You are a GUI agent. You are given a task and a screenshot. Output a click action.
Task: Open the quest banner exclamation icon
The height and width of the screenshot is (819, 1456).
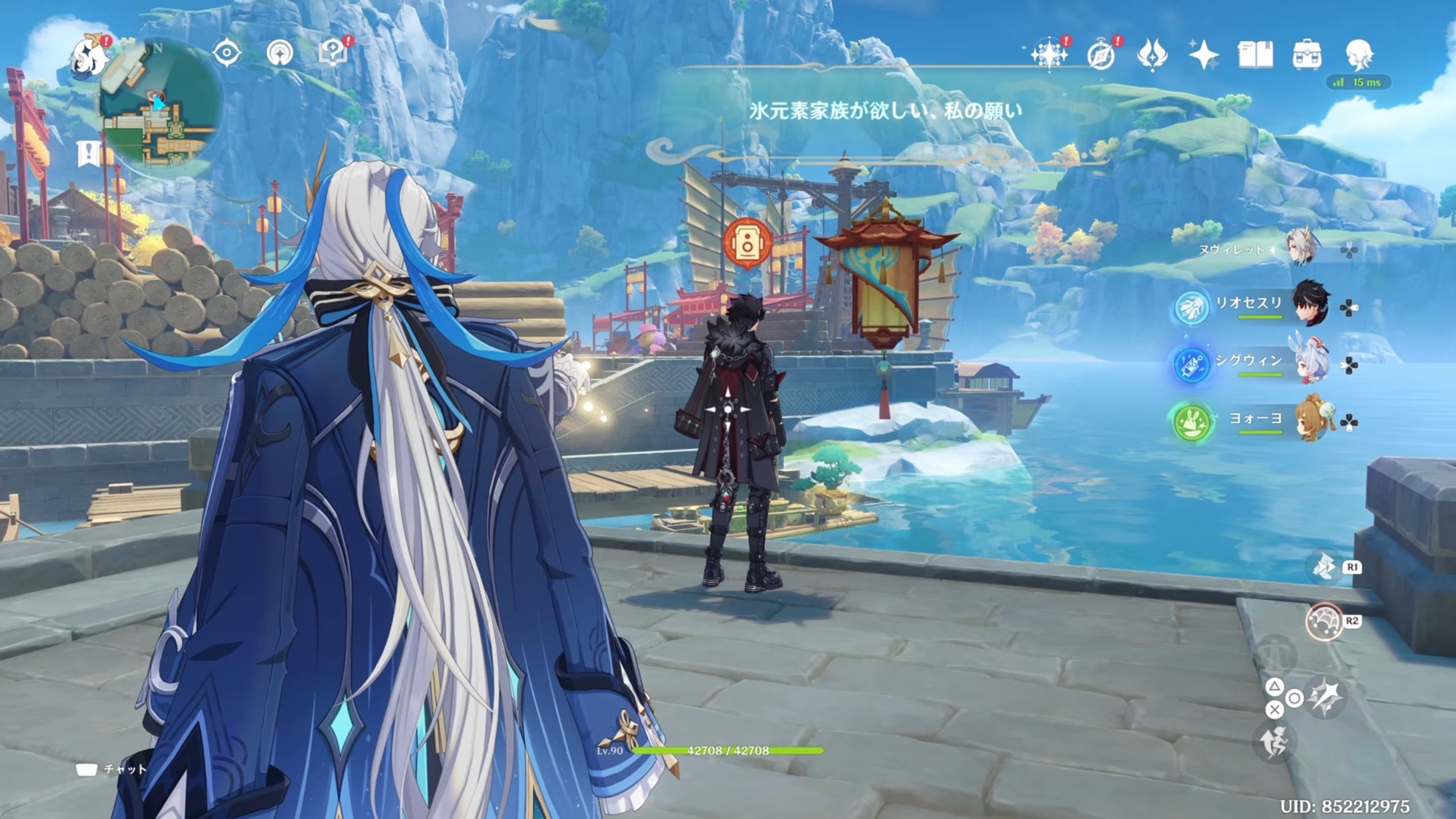click(89, 154)
